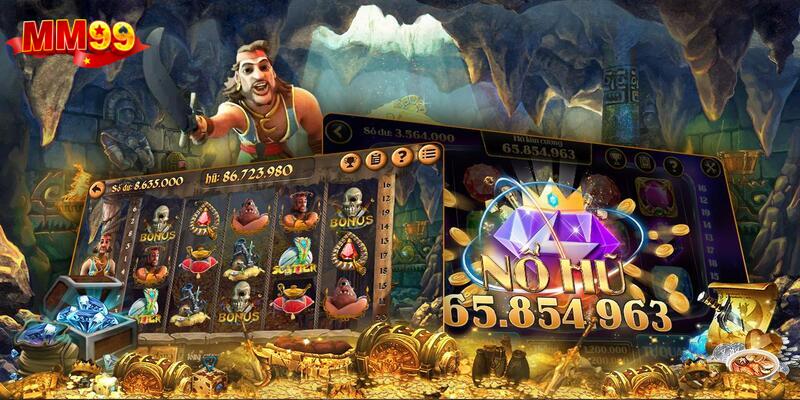The height and width of the screenshot is (400, 800).
Task: Go back using the purple gem slot's arrow
Action: tap(339, 130)
